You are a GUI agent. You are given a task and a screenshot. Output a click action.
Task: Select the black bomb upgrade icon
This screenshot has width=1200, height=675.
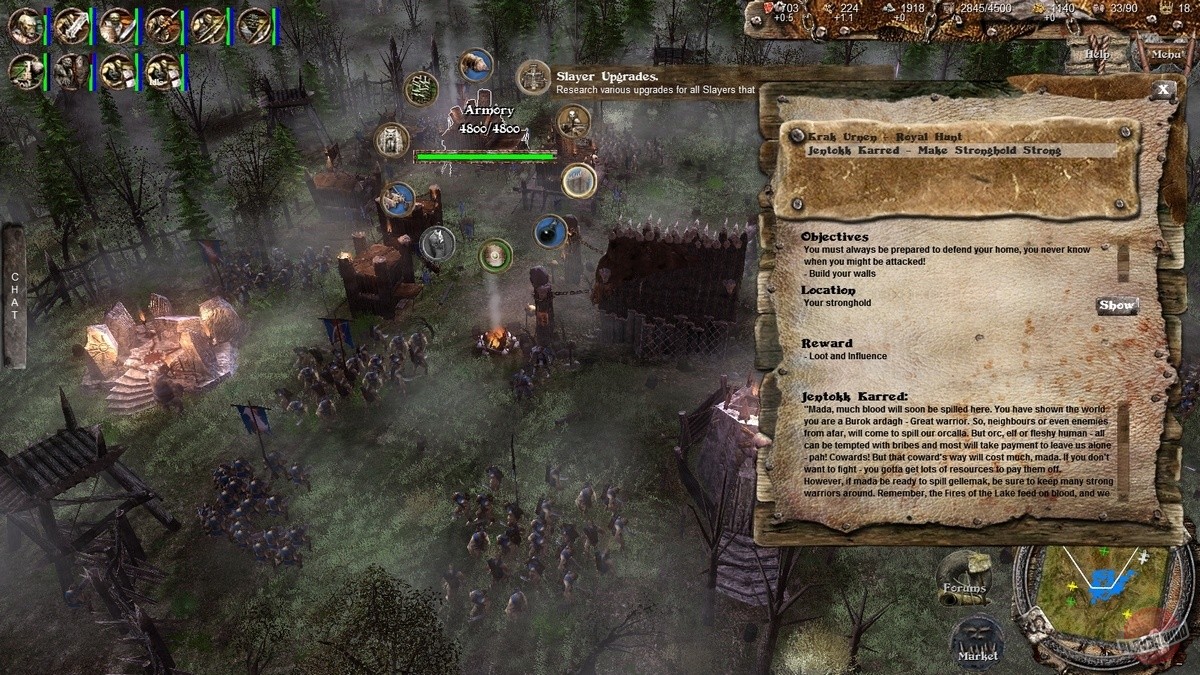[x=549, y=232]
